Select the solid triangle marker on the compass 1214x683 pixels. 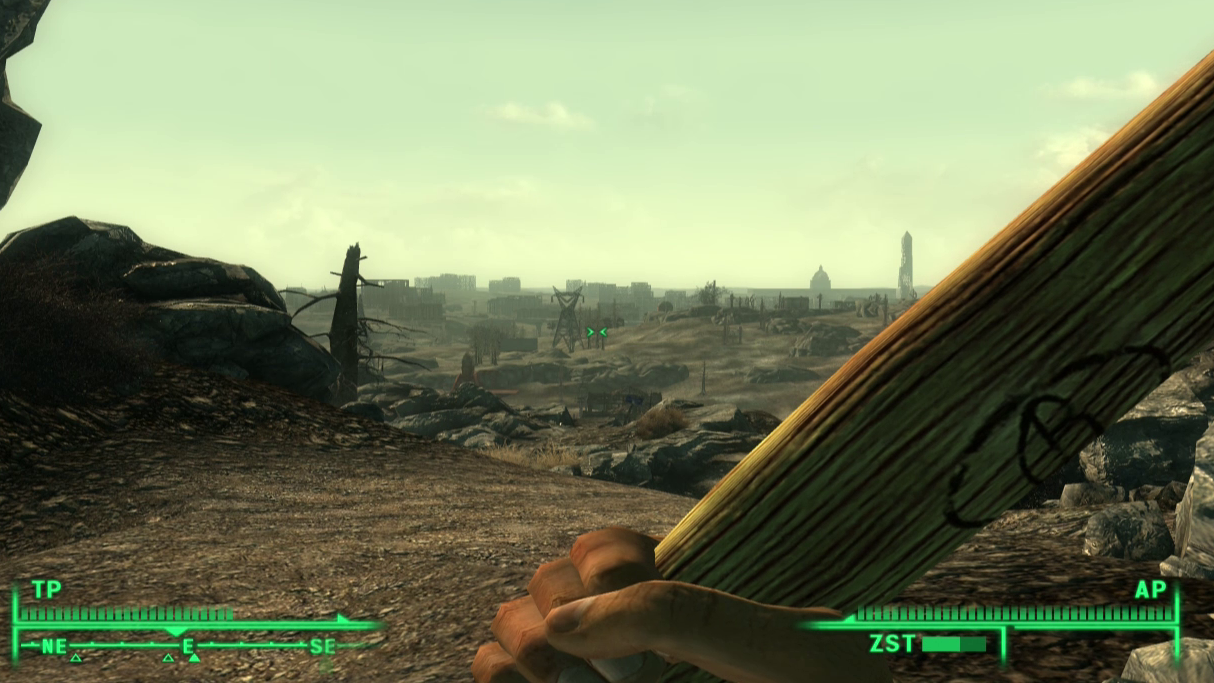[x=194, y=658]
